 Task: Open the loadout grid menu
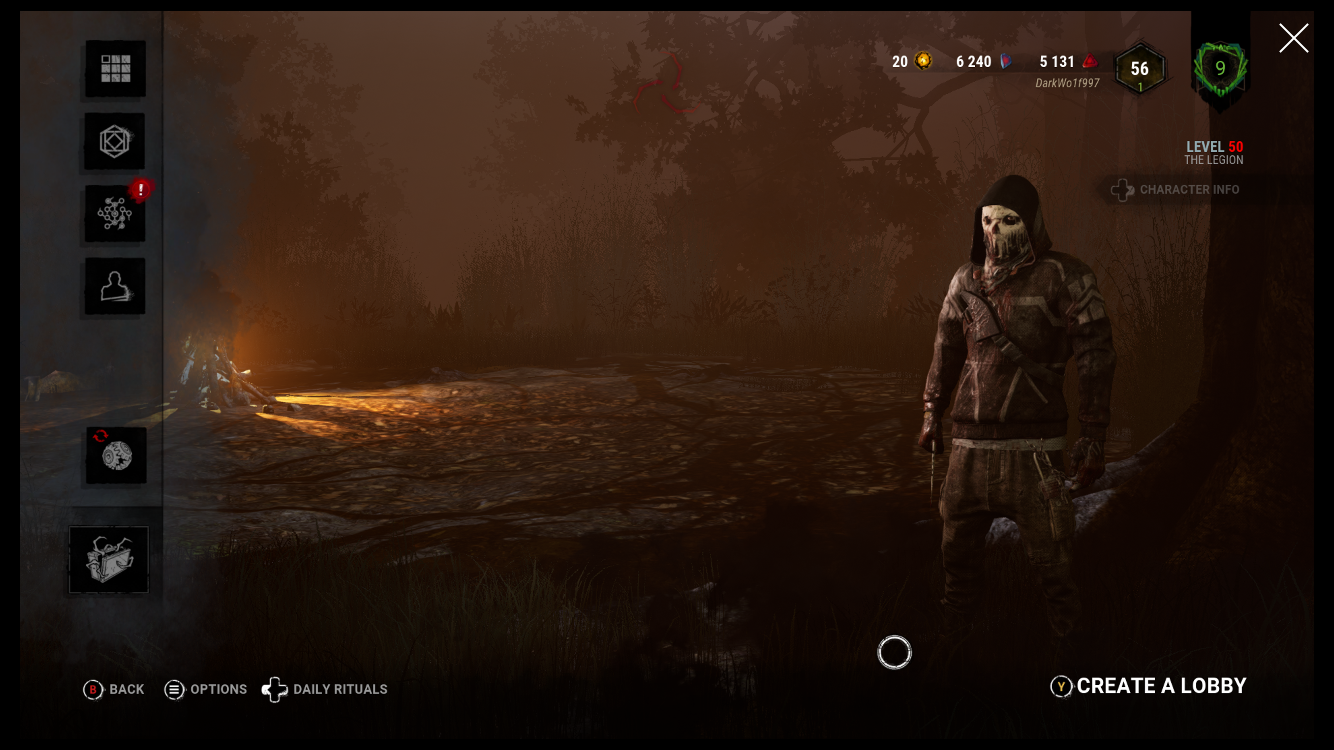click(115, 69)
